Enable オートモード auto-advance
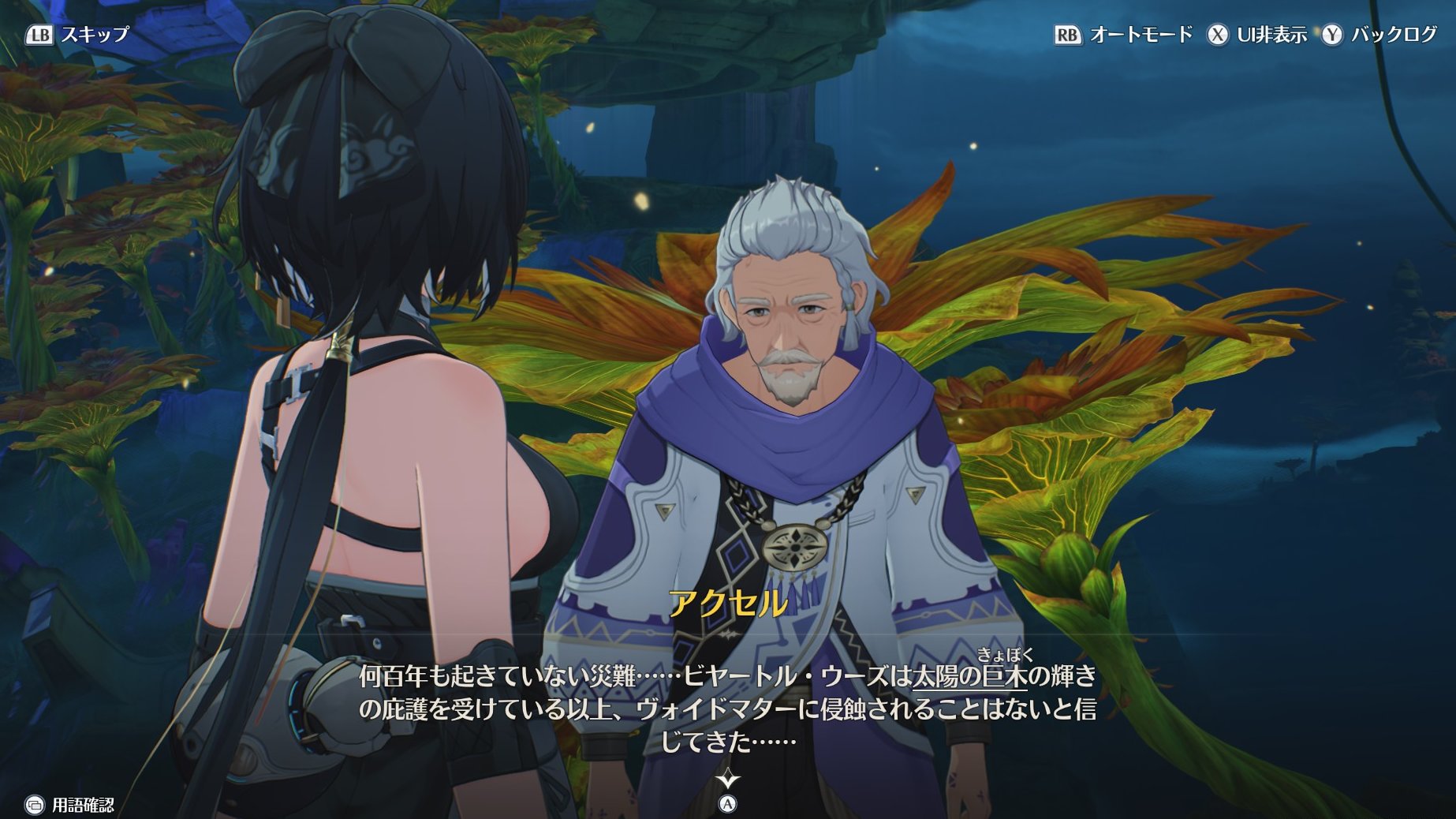Screen dimensions: 1456x819 pyautogui.click(x=1124, y=35)
